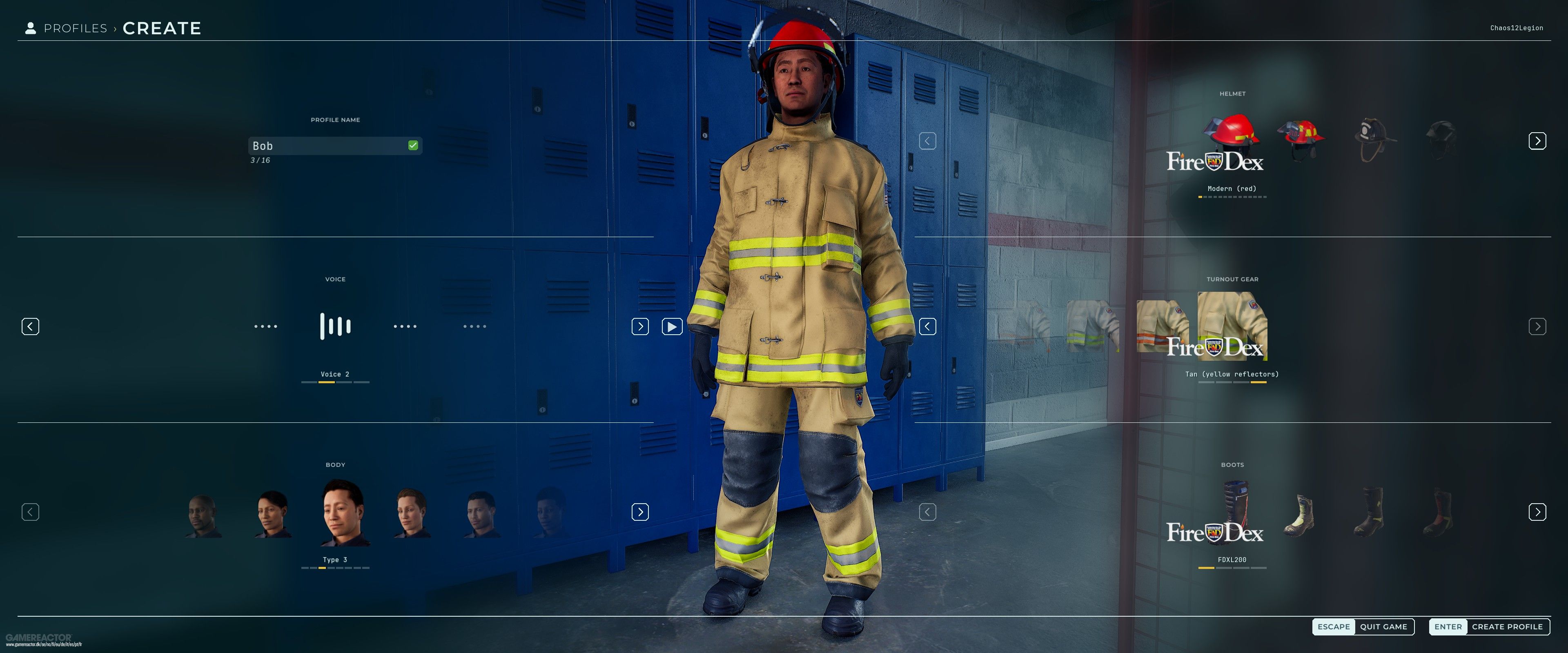This screenshot has height=653, width=1568.
Task: Select the Voice 2 waveform option
Action: [x=335, y=326]
